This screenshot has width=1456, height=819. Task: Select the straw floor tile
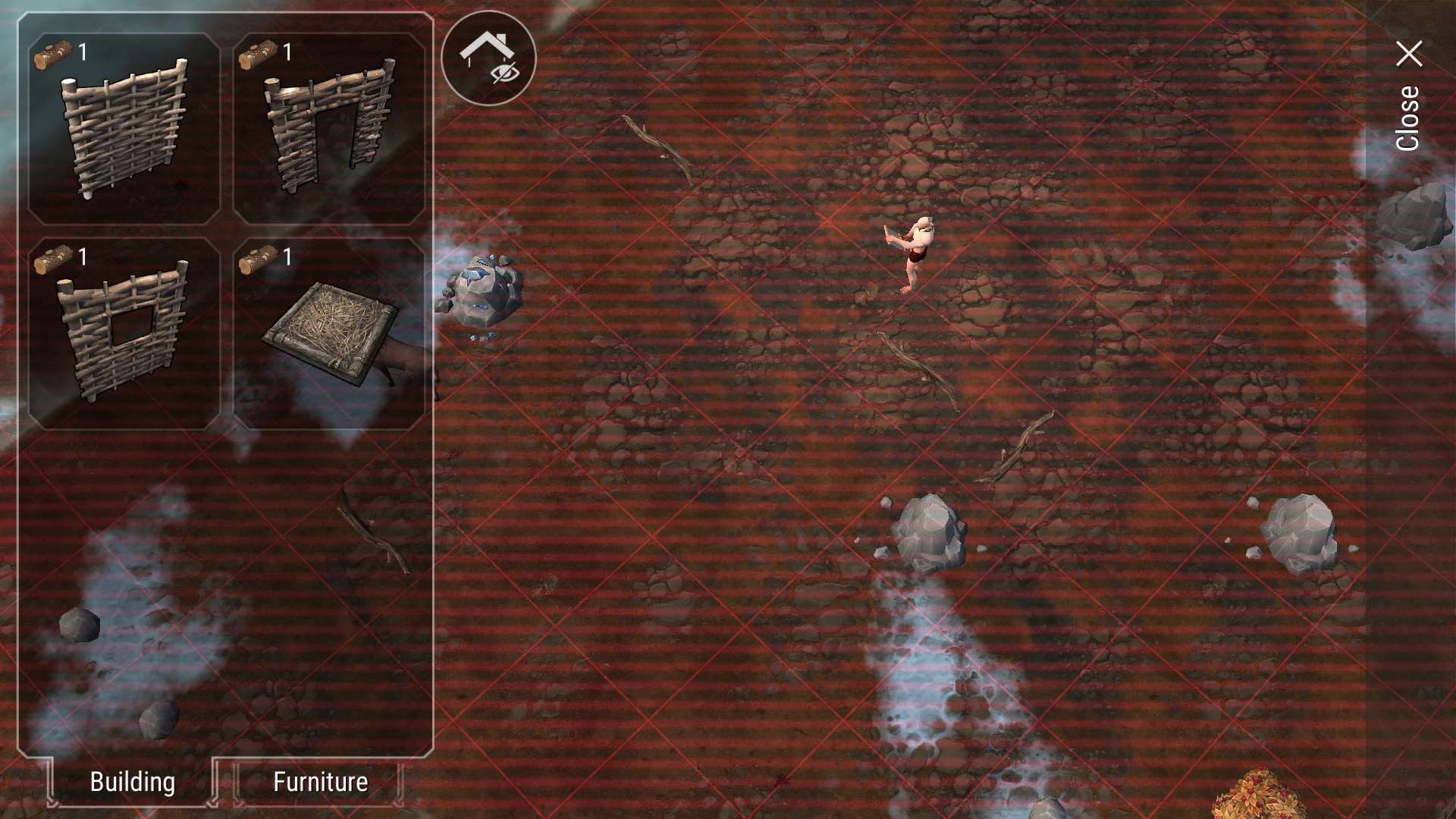click(329, 334)
